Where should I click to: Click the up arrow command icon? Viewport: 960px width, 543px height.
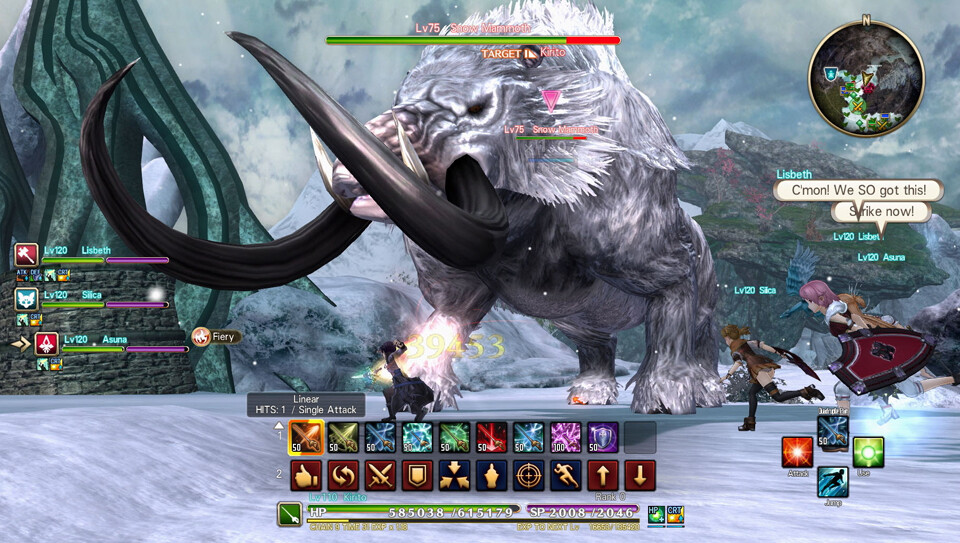602,475
